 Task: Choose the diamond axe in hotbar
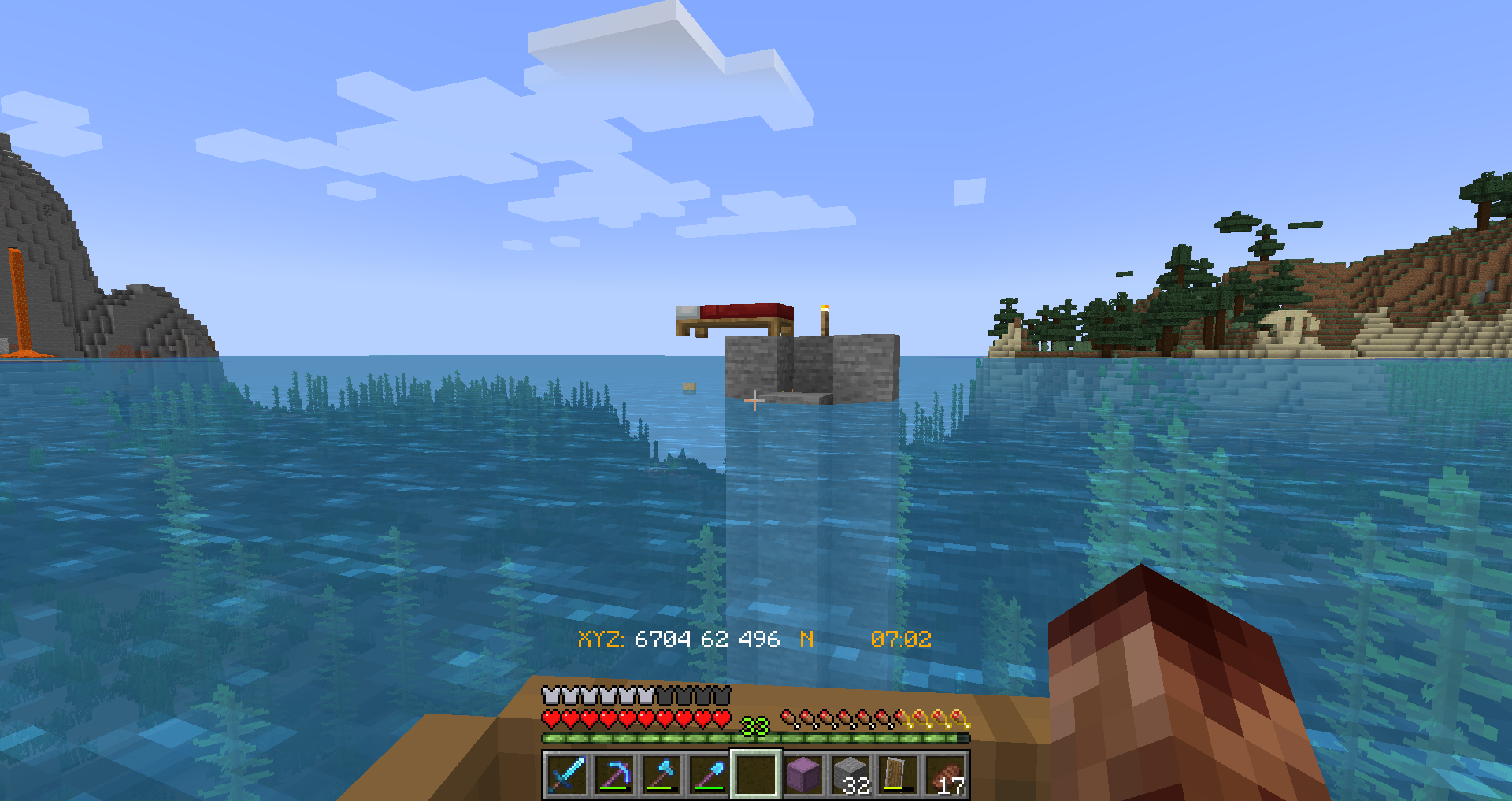(x=661, y=774)
